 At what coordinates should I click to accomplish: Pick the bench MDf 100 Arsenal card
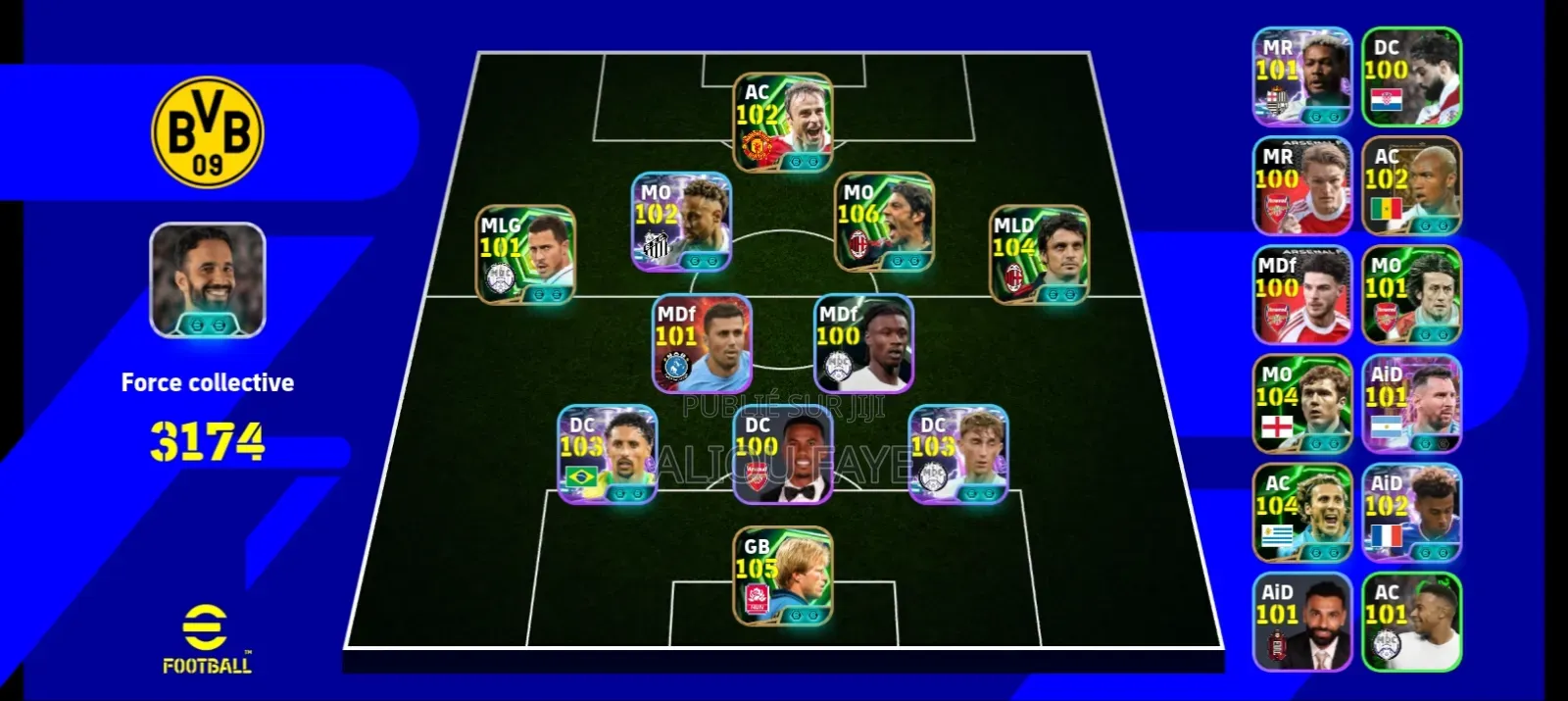[x=1302, y=295]
